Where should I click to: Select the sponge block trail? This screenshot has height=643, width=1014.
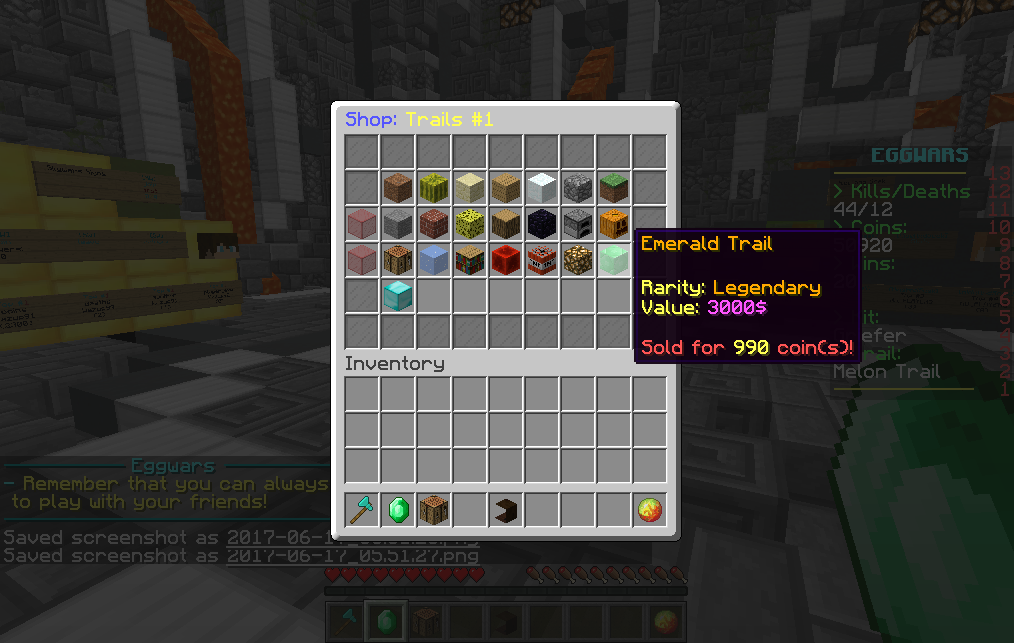[x=469, y=223]
